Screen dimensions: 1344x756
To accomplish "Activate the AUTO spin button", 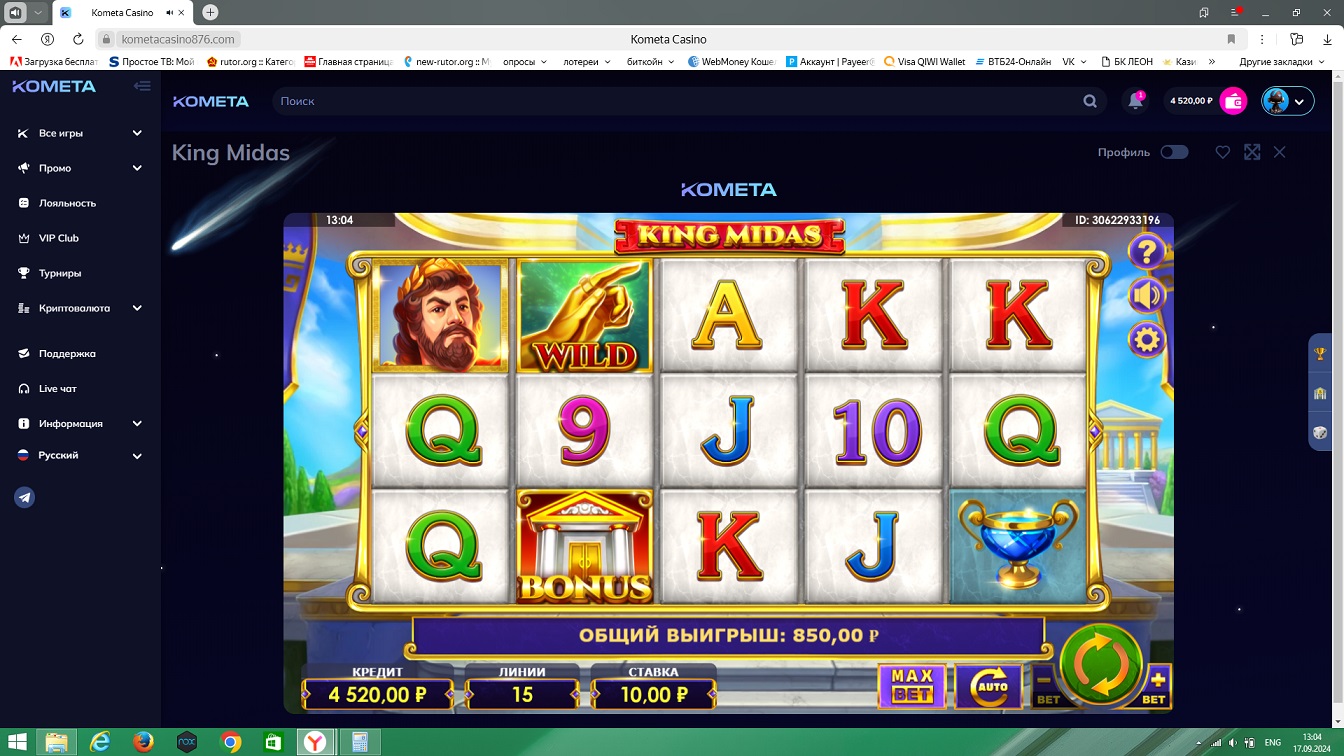I will click(988, 686).
